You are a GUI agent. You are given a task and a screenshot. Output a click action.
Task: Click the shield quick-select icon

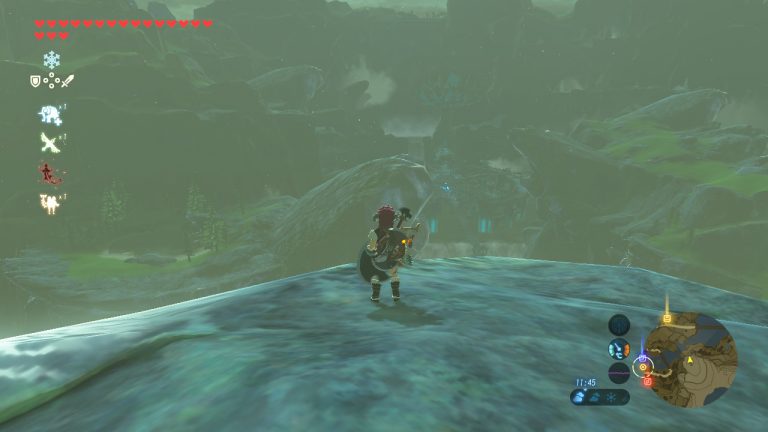(35, 81)
